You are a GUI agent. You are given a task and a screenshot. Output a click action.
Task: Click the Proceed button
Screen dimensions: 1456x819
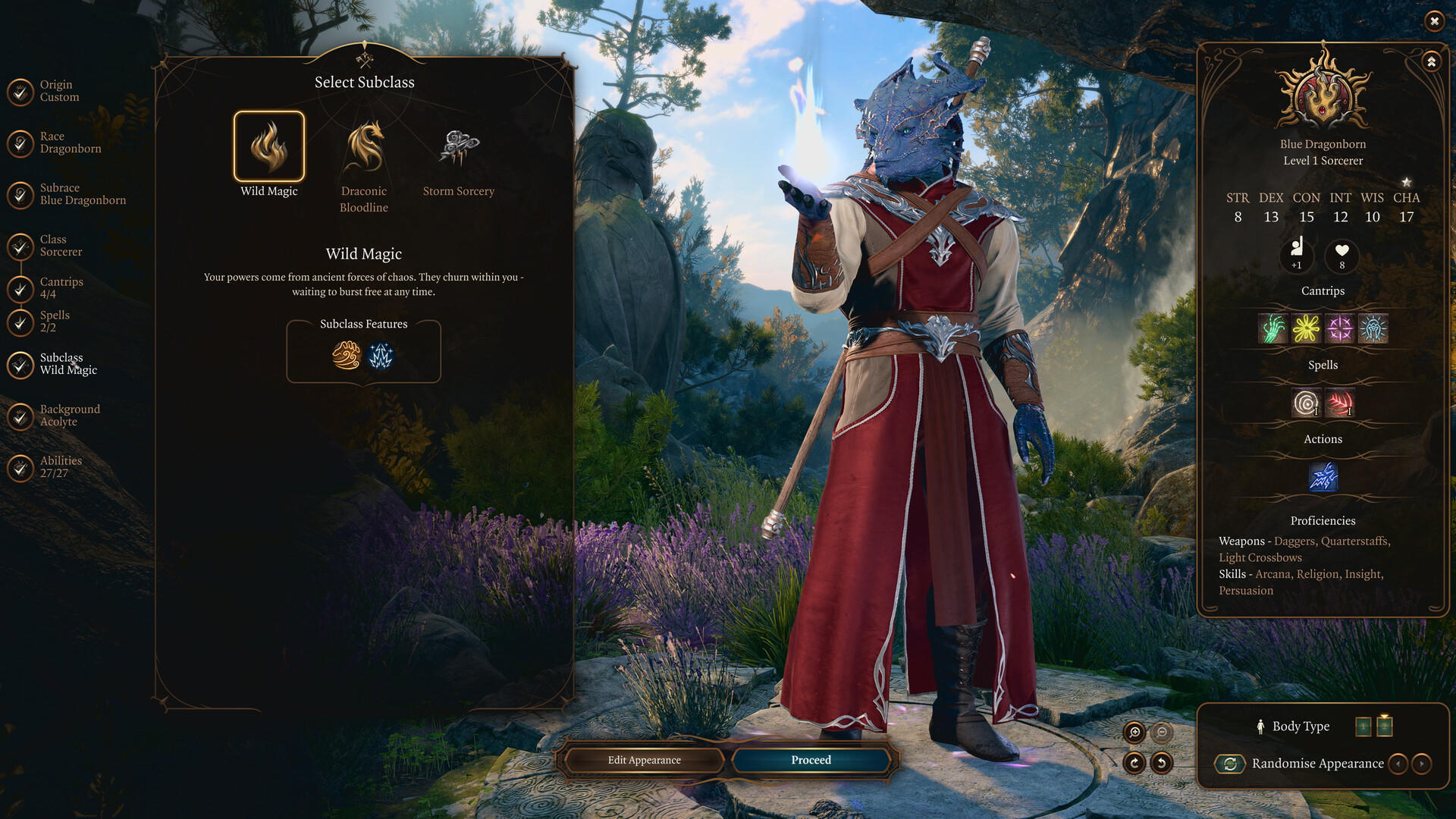(811, 760)
